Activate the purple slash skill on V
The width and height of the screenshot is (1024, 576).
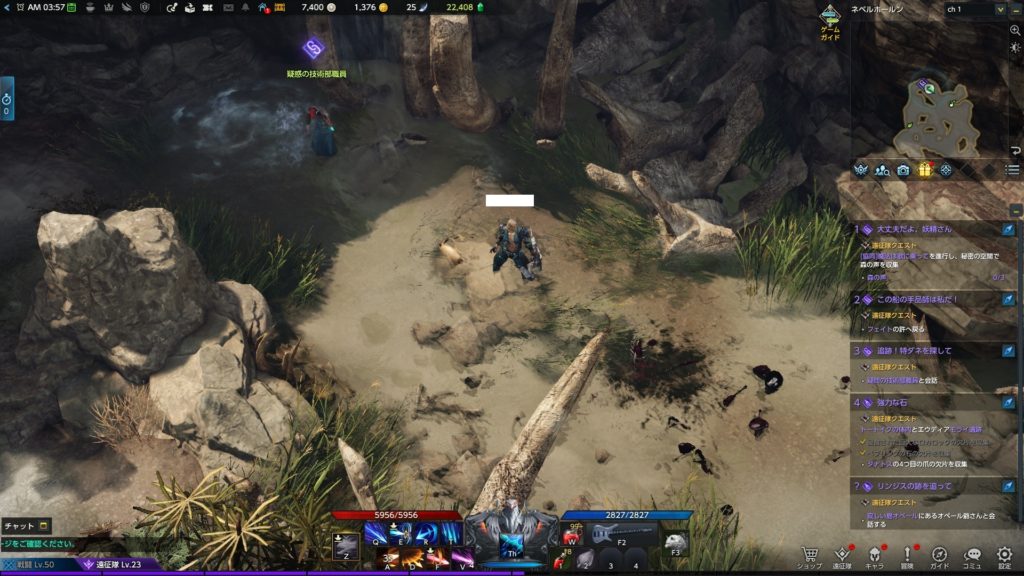tap(462, 556)
